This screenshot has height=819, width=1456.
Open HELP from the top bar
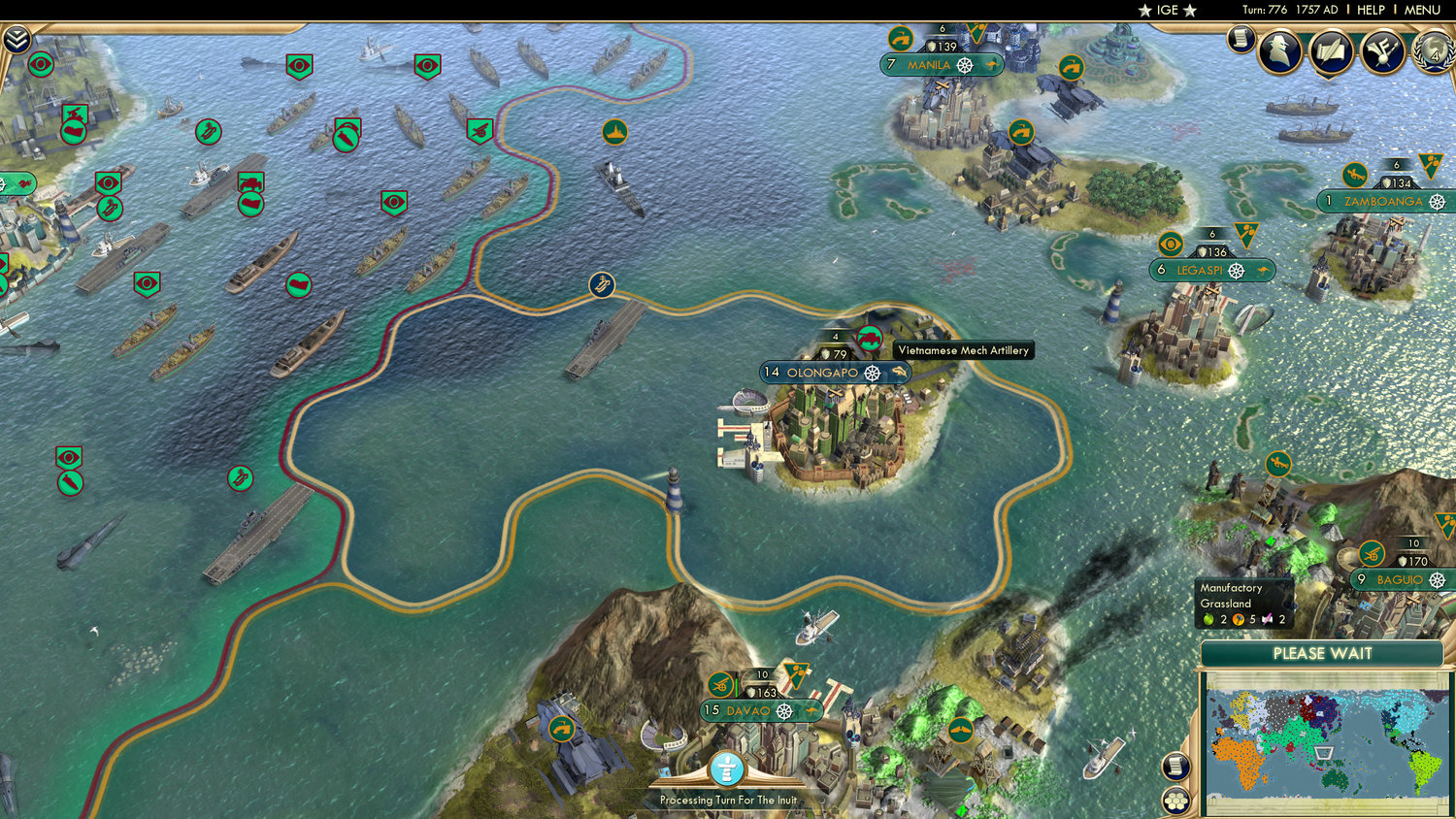point(1372,10)
